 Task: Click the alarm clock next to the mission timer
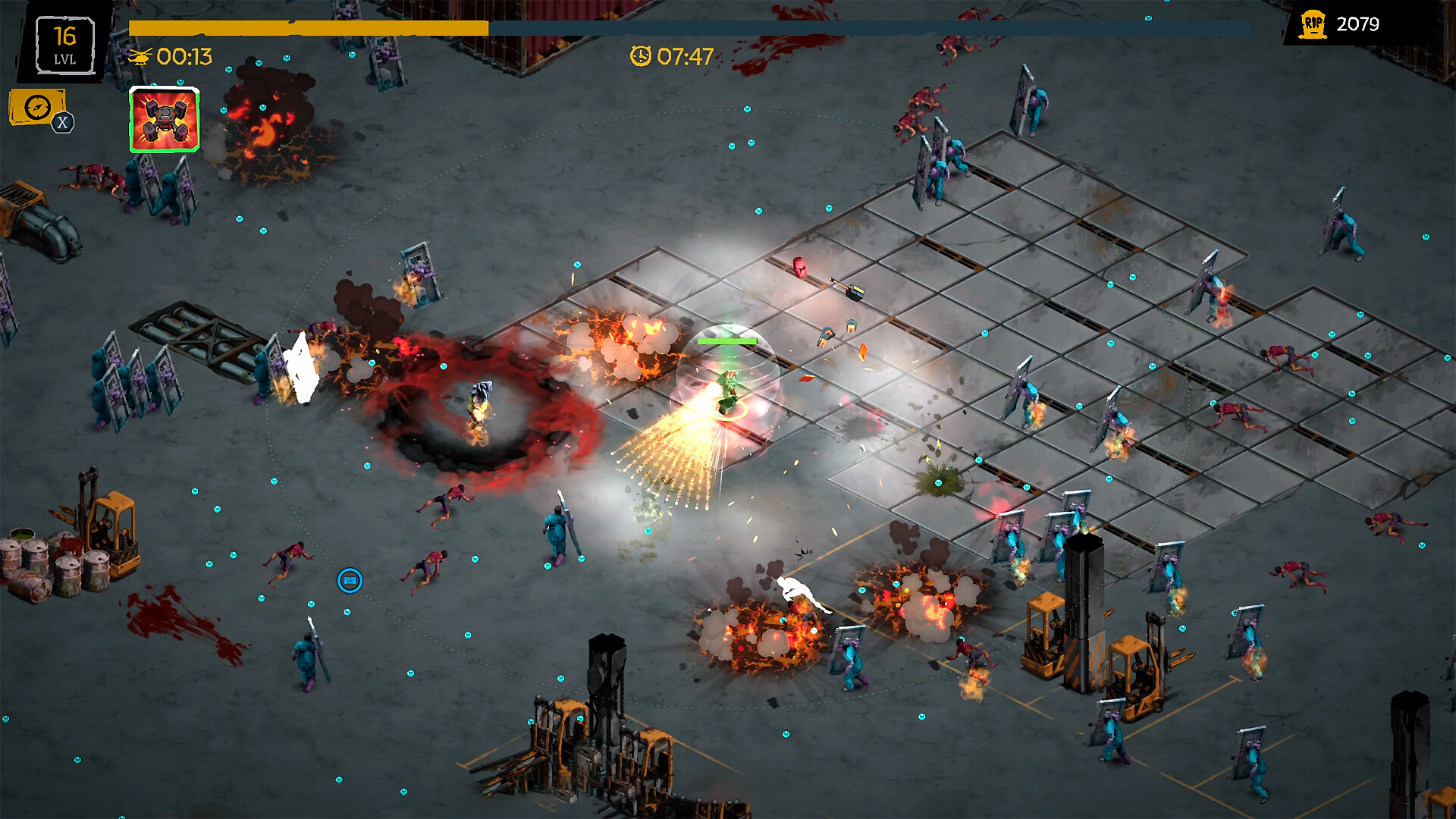pos(641,55)
